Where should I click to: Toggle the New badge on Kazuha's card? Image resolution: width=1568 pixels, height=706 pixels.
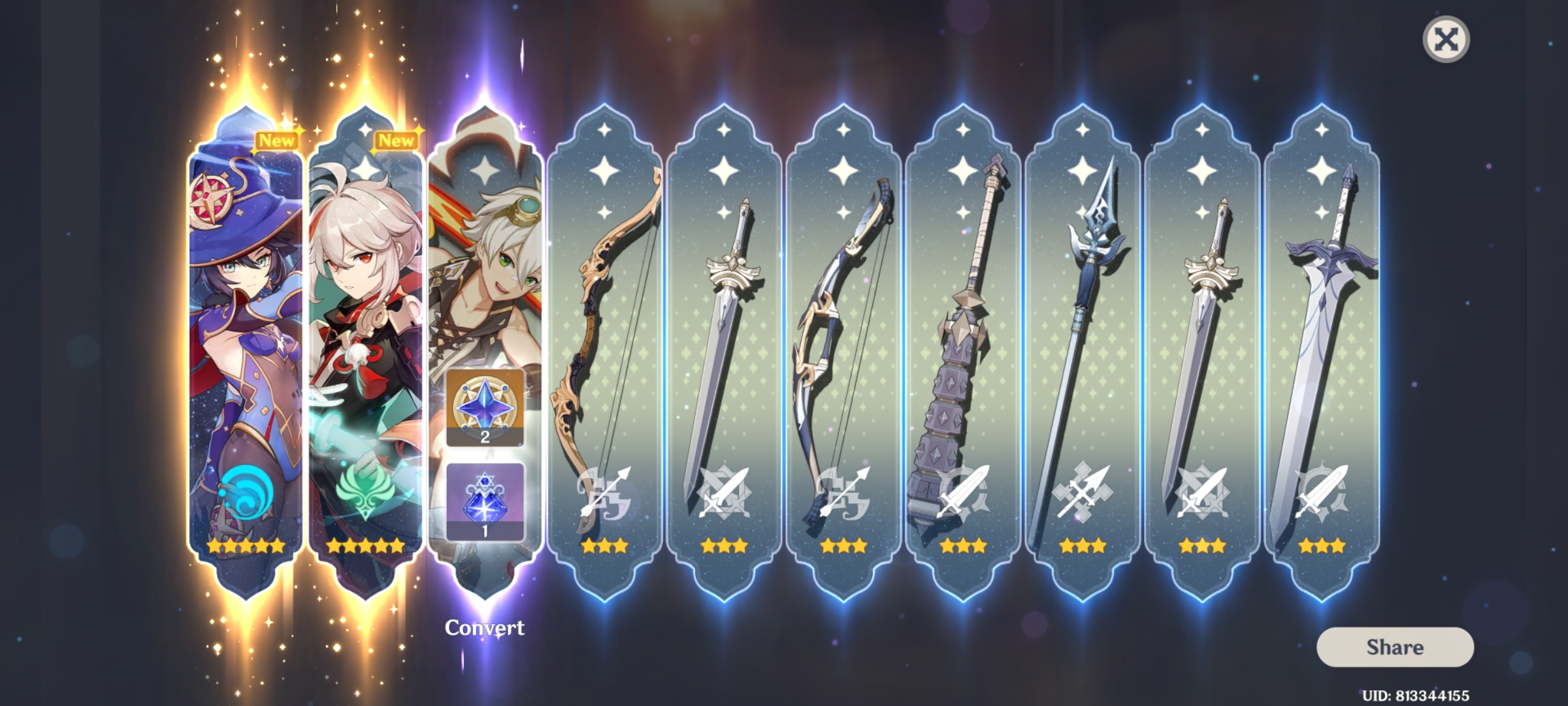point(396,139)
